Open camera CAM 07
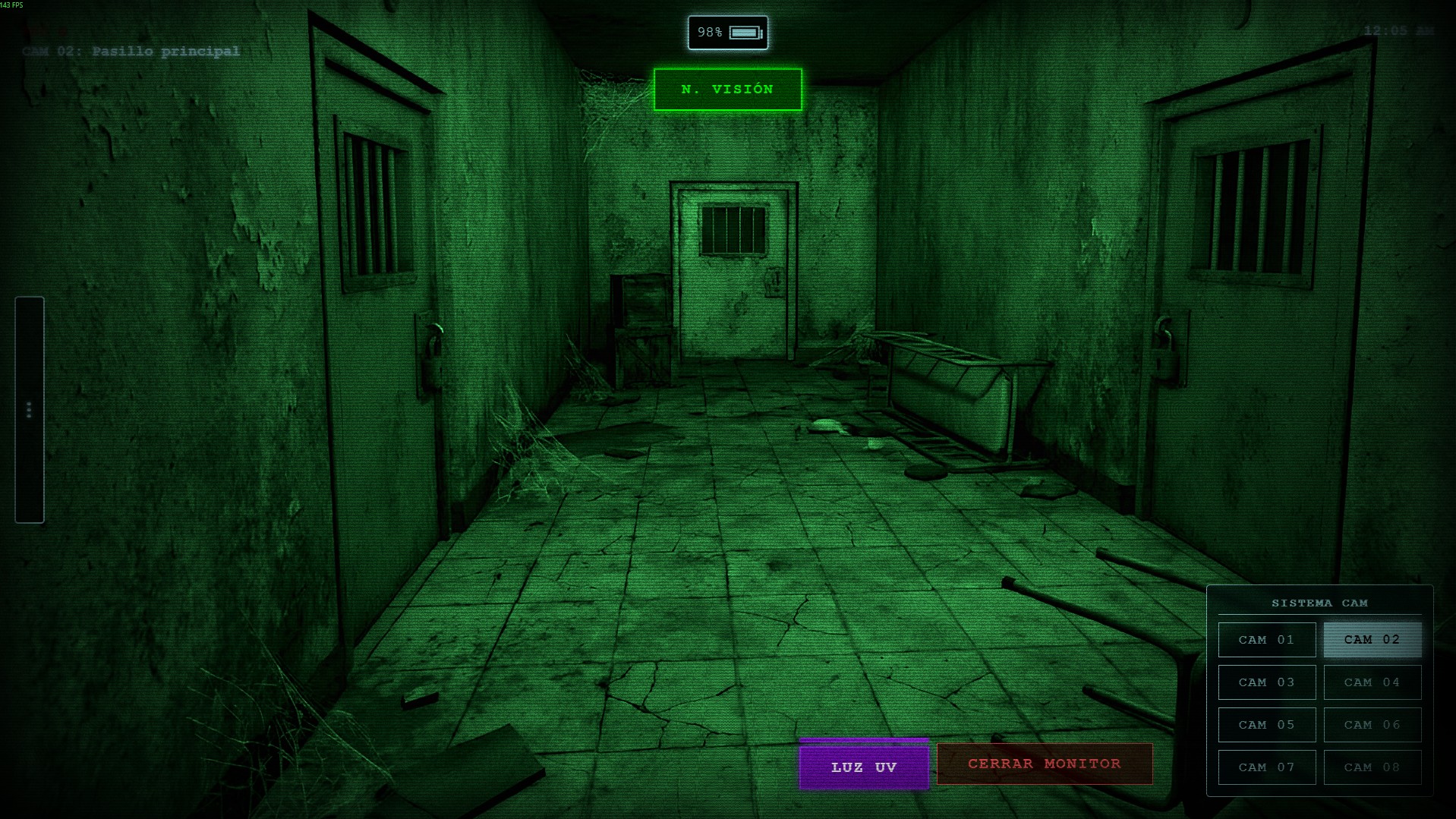This screenshot has width=1456, height=819. pyautogui.click(x=1266, y=767)
